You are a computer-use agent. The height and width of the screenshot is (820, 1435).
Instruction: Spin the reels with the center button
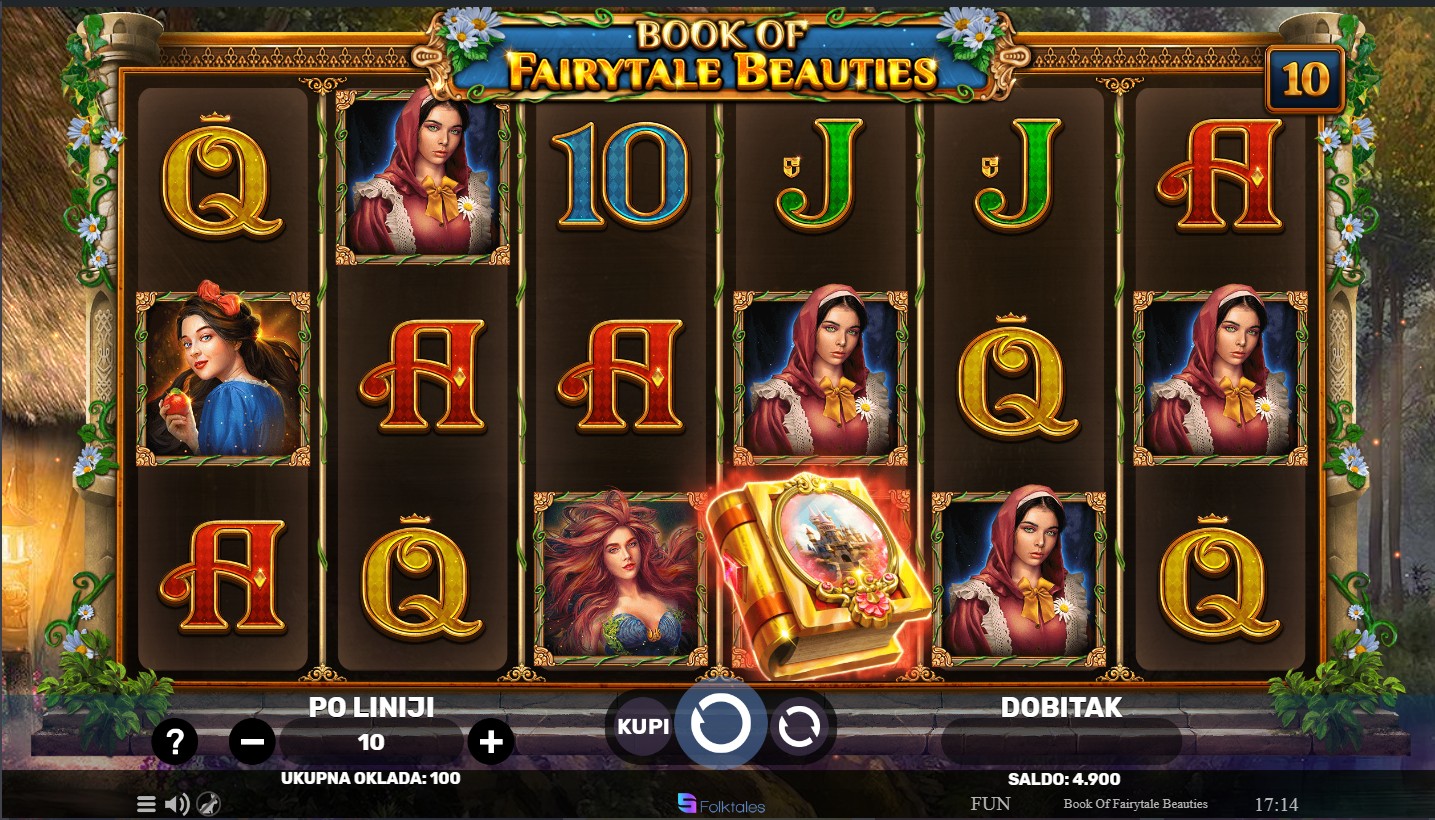[x=720, y=725]
